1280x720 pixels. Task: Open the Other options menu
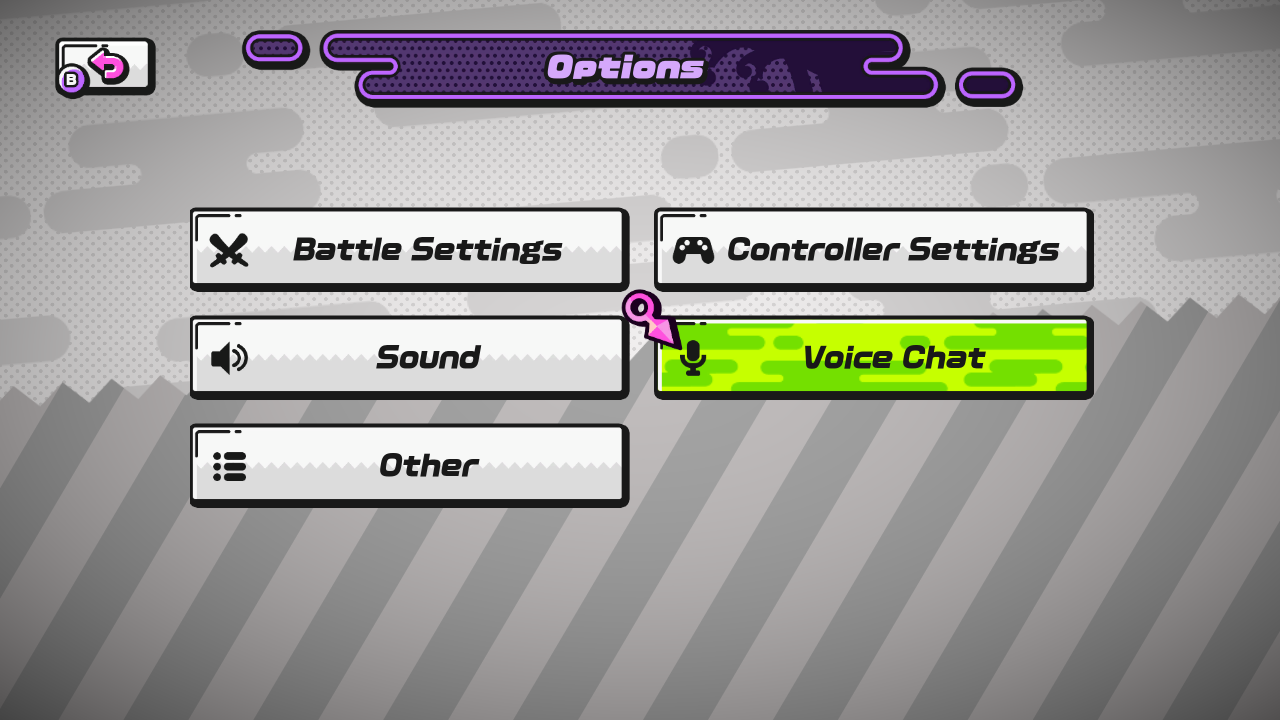[x=408, y=465]
